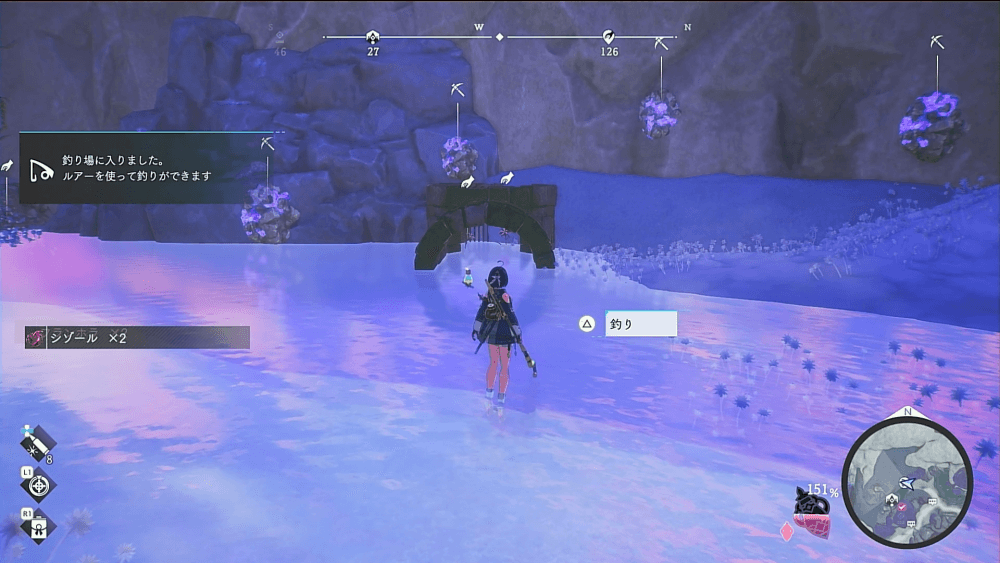The image size is (1000, 563).
Task: Click the white diamond at the compass center
Action: point(500,37)
